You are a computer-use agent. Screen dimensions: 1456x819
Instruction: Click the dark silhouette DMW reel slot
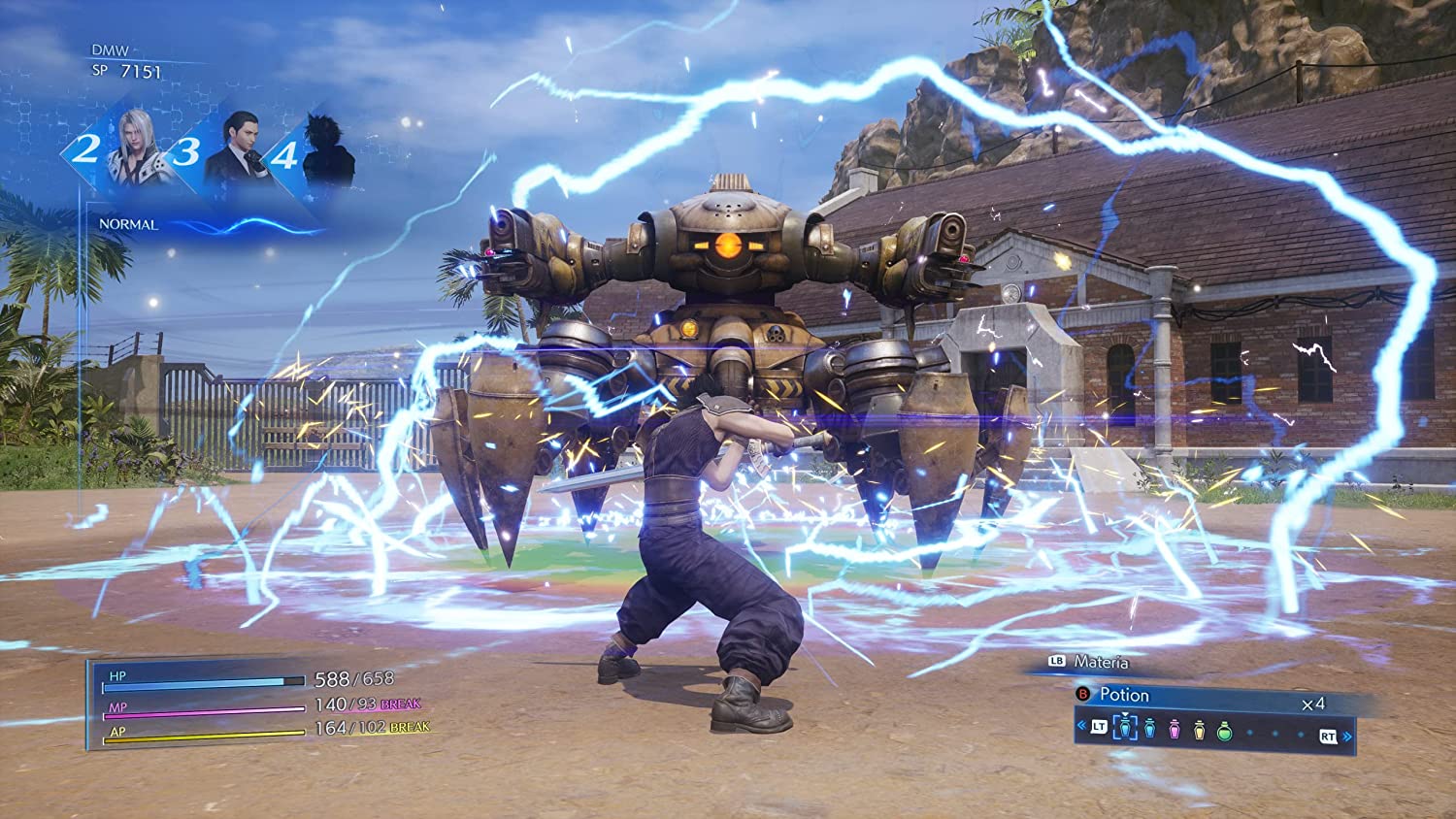tap(325, 150)
